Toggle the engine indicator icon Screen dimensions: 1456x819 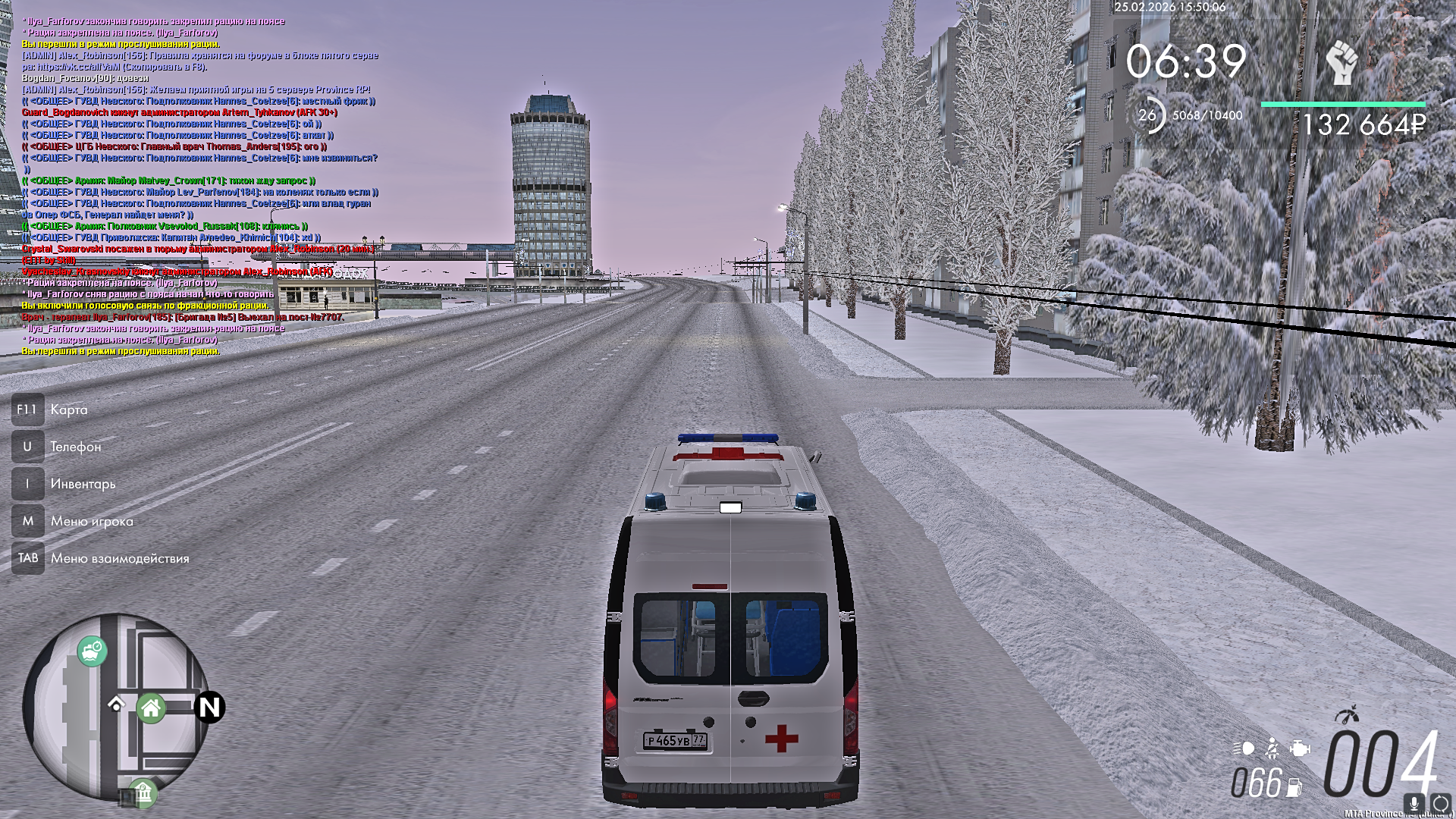click(1300, 748)
